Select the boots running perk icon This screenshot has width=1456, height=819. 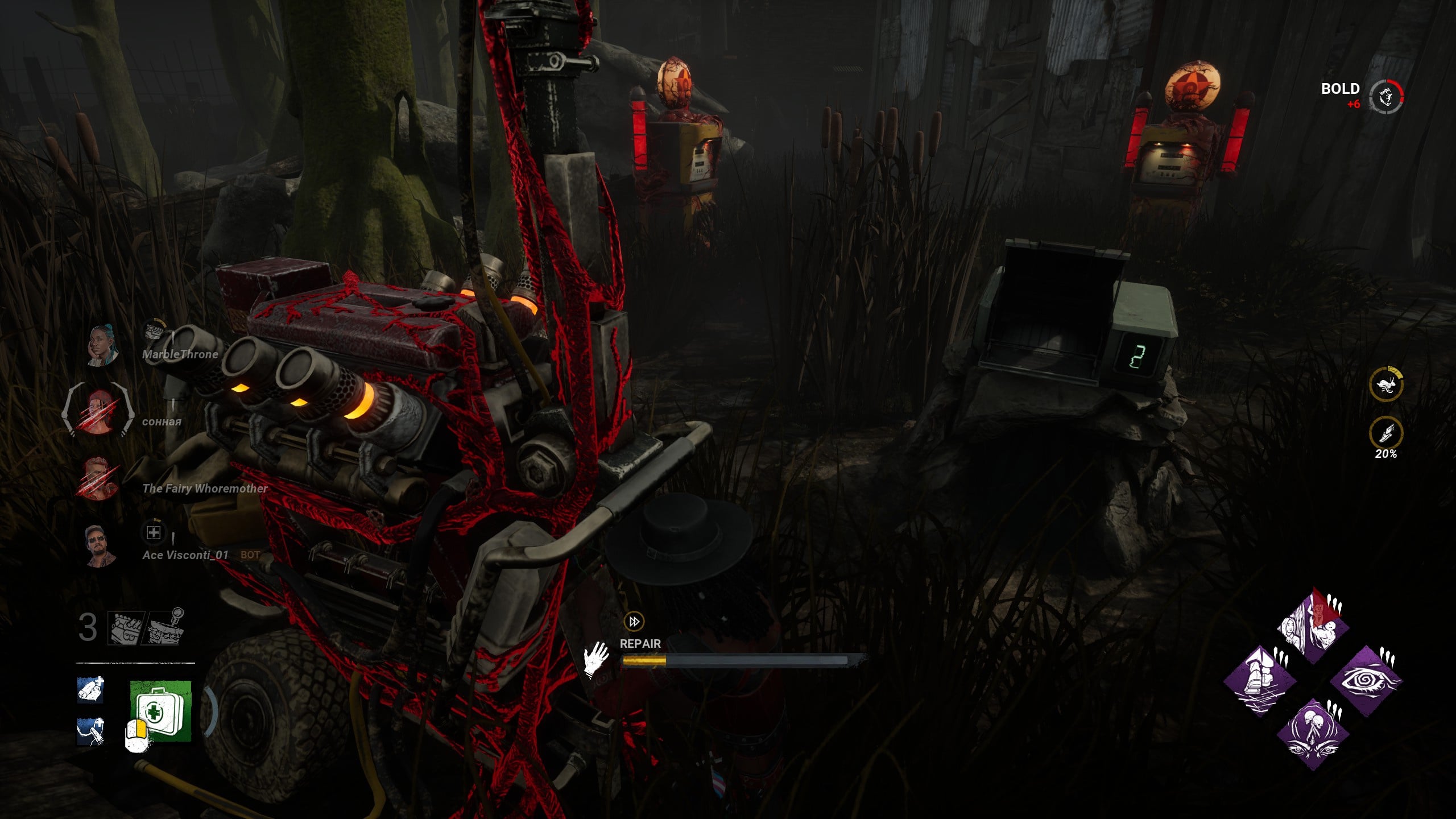1259,681
